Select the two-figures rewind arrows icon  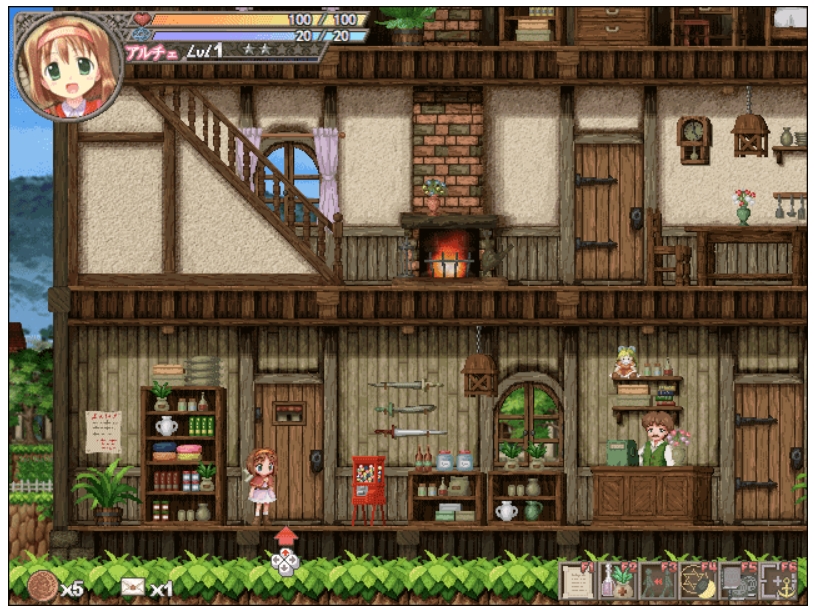pyautogui.click(x=656, y=581)
